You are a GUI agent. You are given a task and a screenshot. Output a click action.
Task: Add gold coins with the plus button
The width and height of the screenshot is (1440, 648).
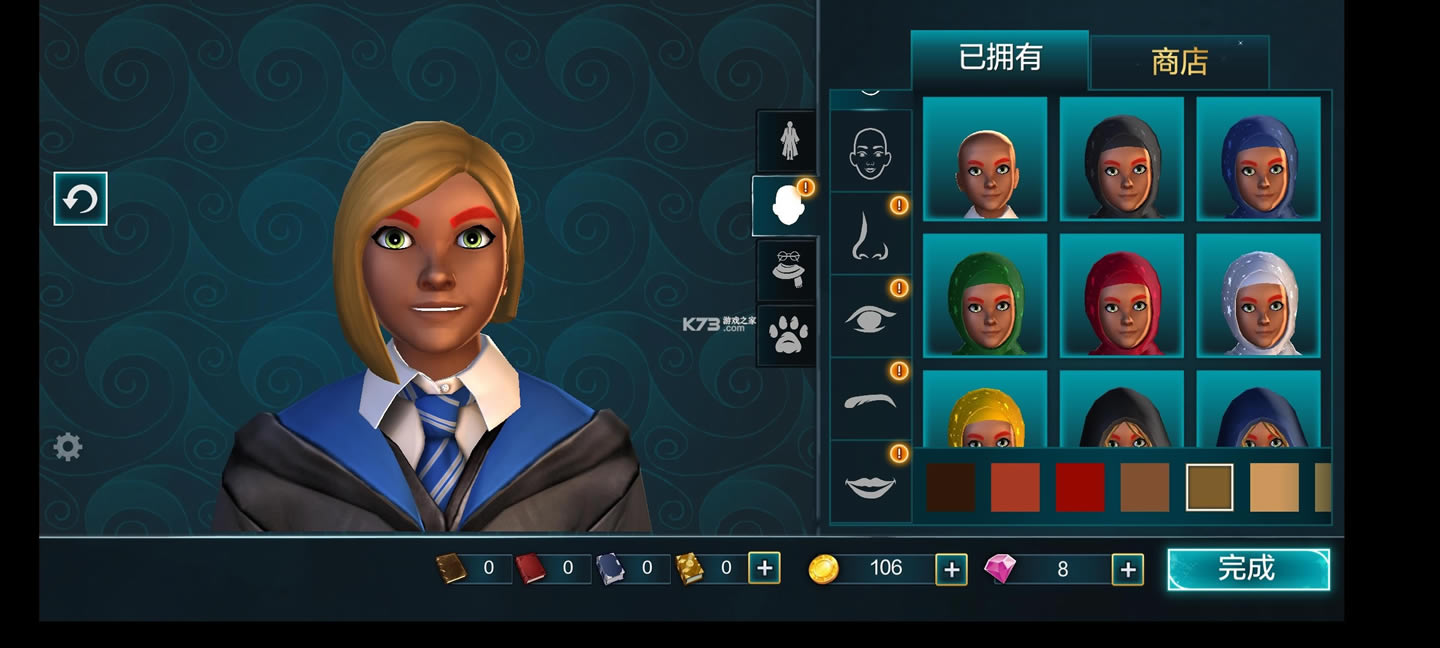tap(951, 569)
